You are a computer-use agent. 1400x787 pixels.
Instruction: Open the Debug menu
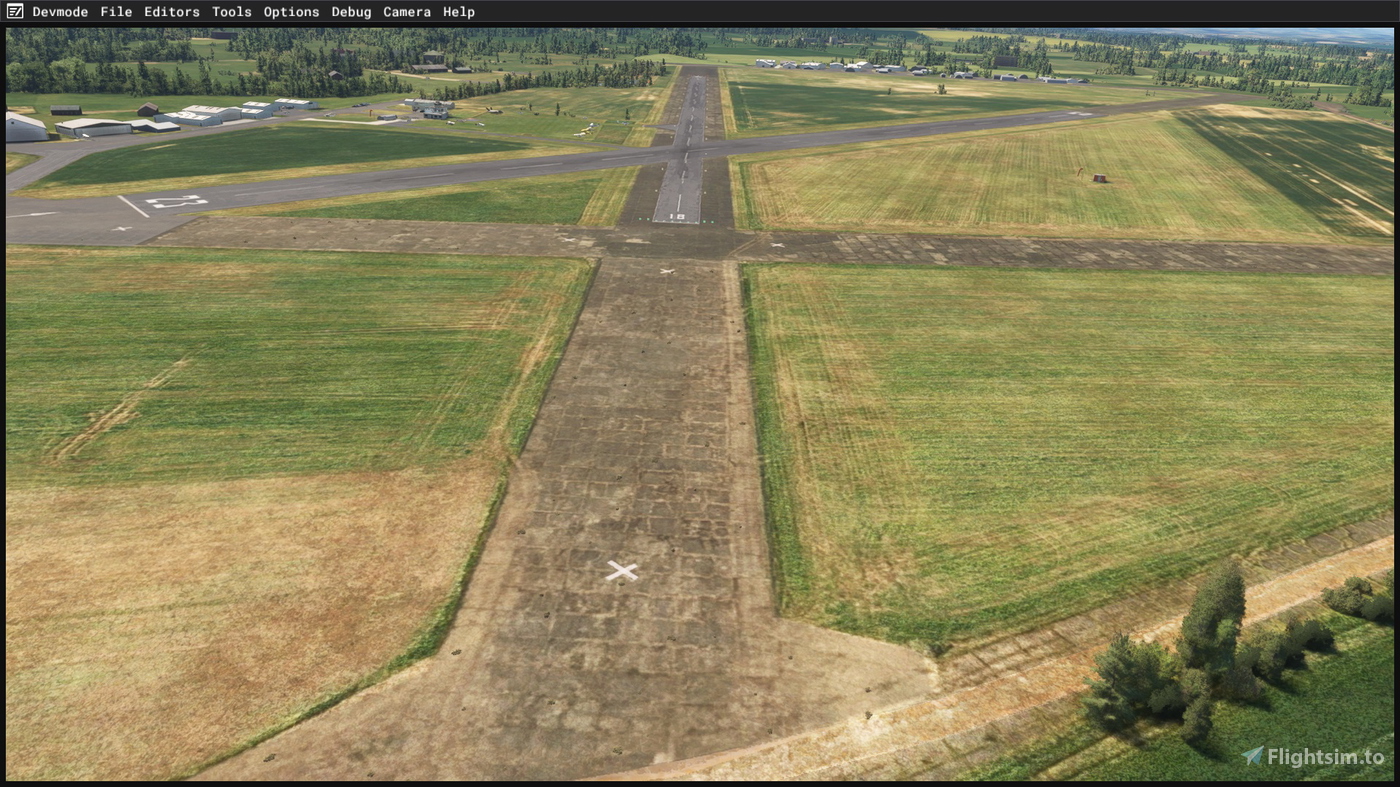pyautogui.click(x=351, y=11)
